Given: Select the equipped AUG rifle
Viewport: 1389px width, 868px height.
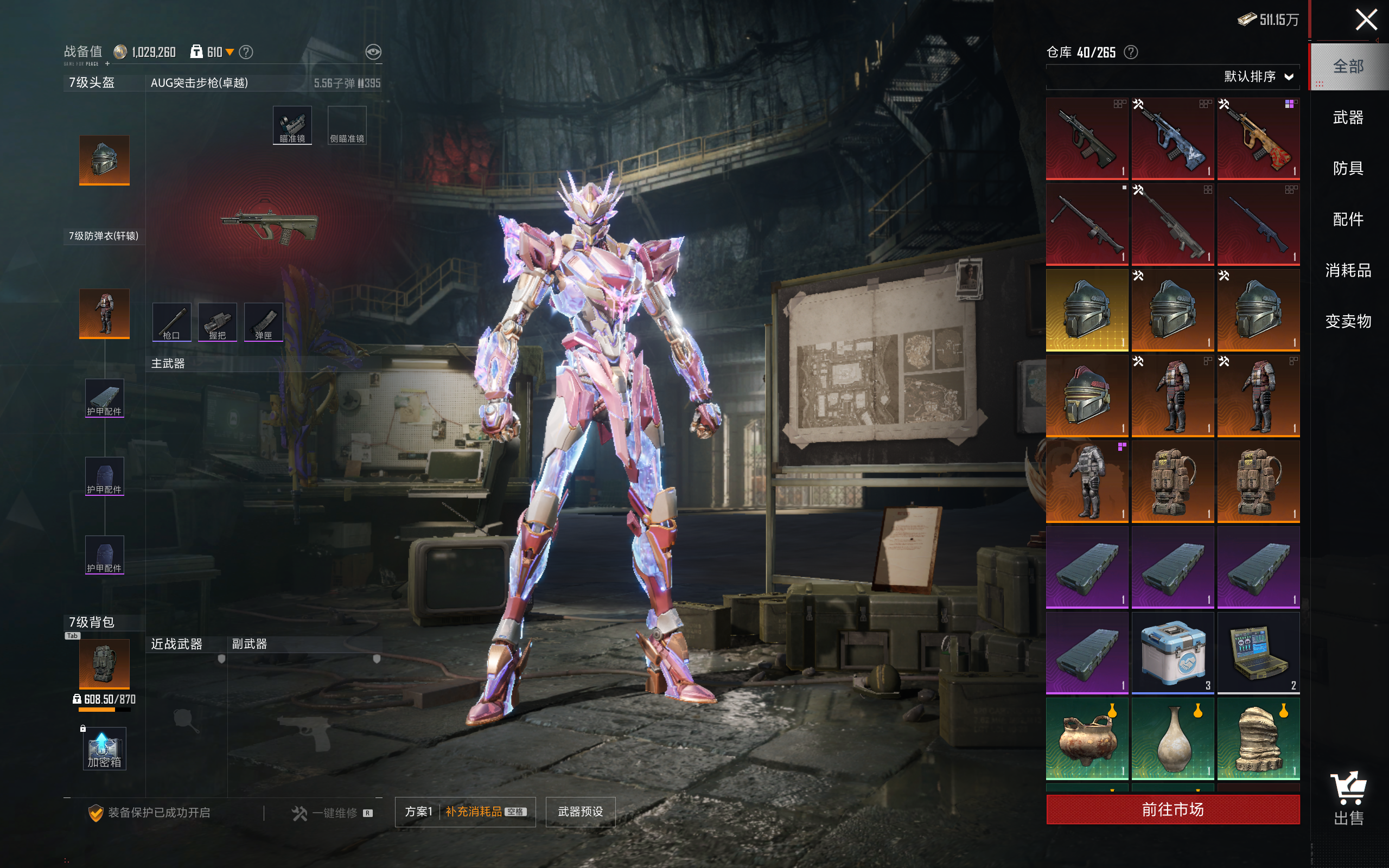Looking at the screenshot, I should 269,225.
